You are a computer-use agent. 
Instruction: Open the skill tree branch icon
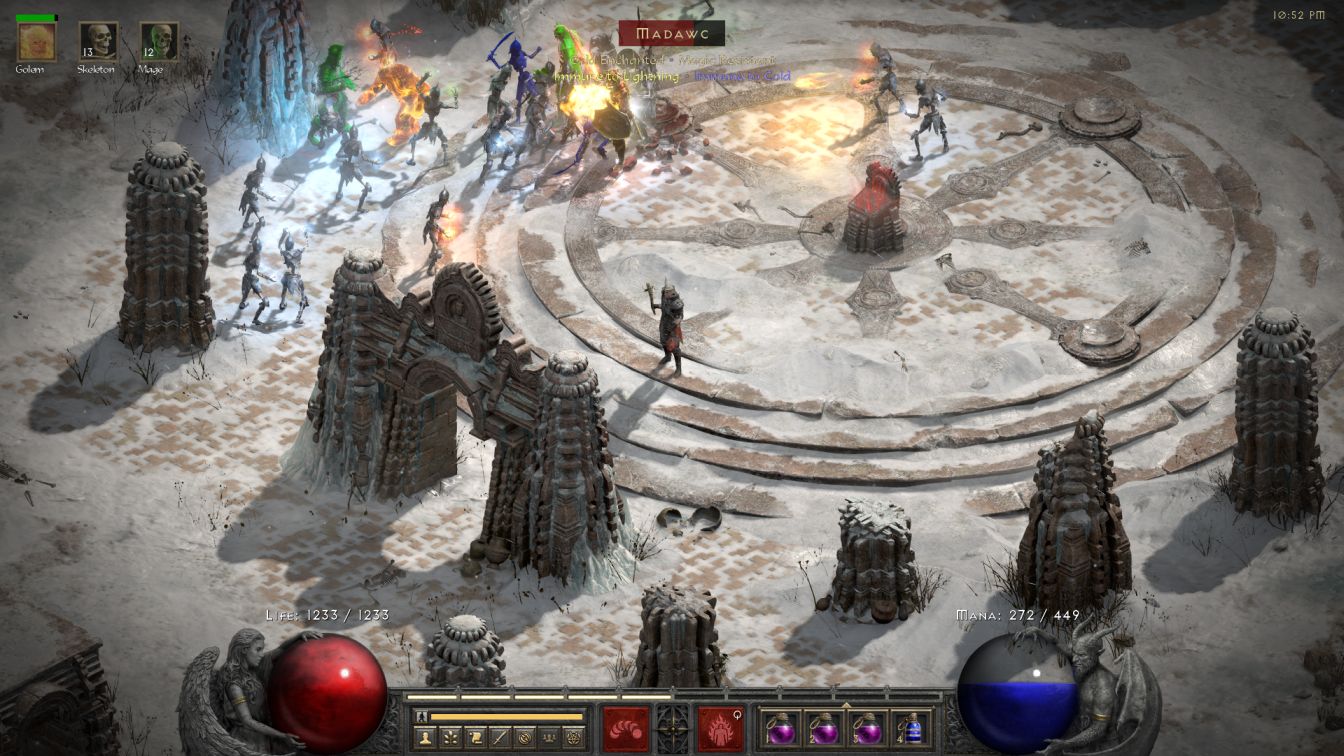[x=451, y=738]
